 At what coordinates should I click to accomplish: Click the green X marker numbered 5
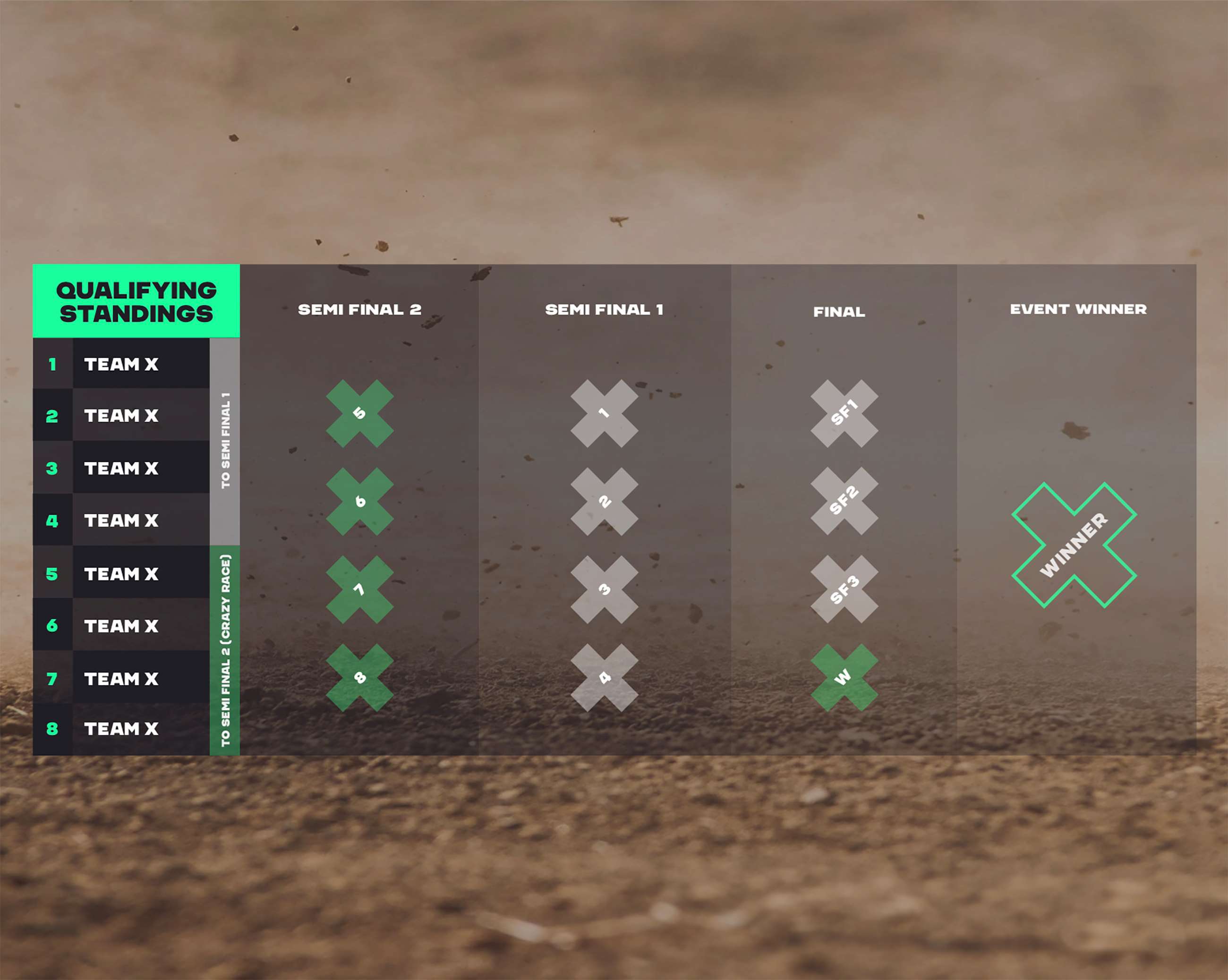click(359, 413)
